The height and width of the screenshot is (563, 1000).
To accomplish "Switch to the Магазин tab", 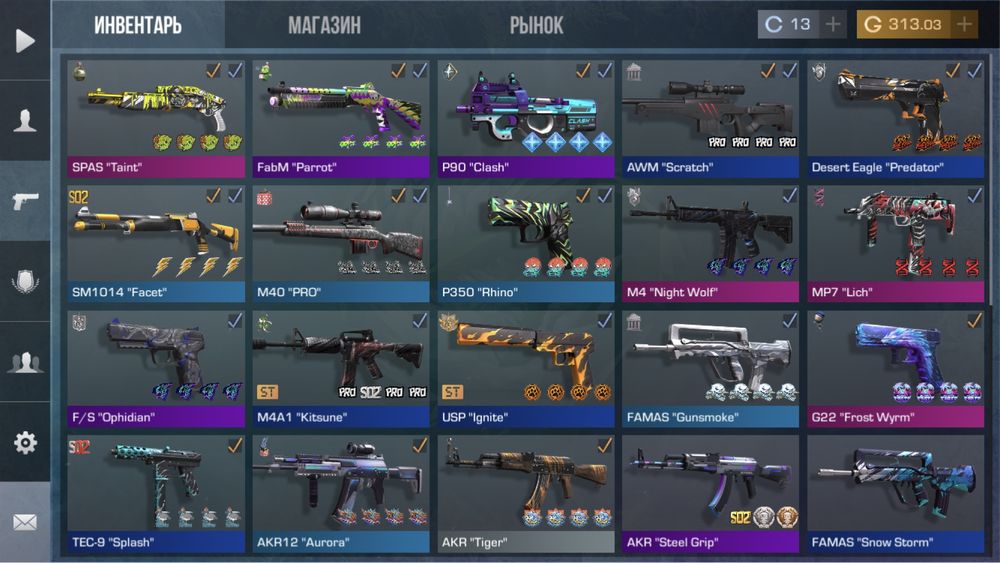I will 324,25.
